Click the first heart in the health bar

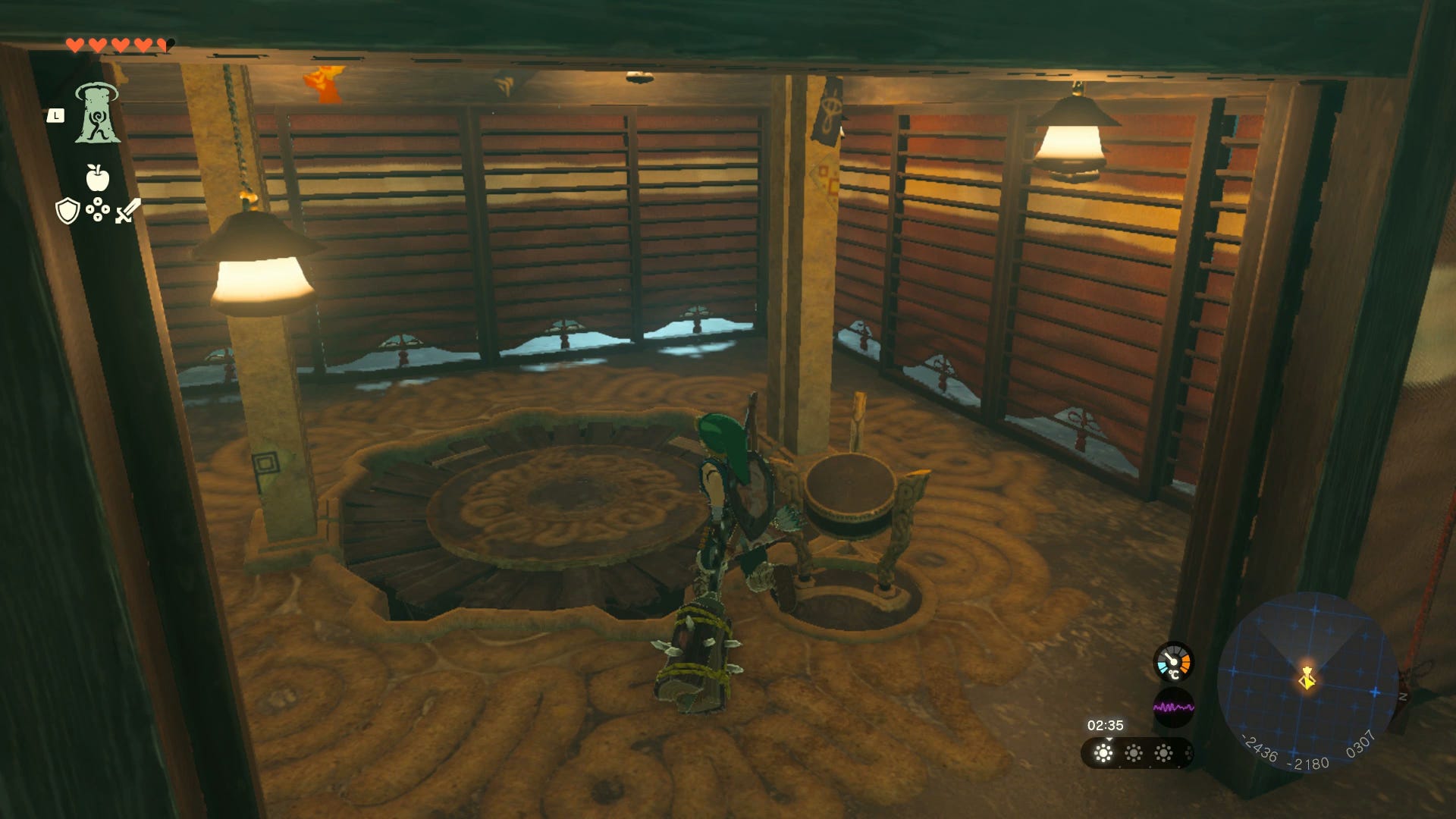[76, 44]
